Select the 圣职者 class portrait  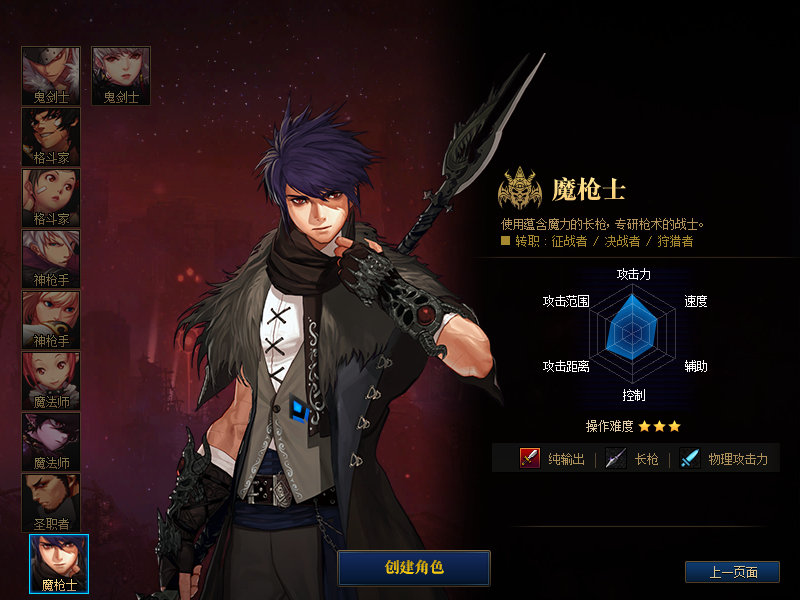(51, 502)
